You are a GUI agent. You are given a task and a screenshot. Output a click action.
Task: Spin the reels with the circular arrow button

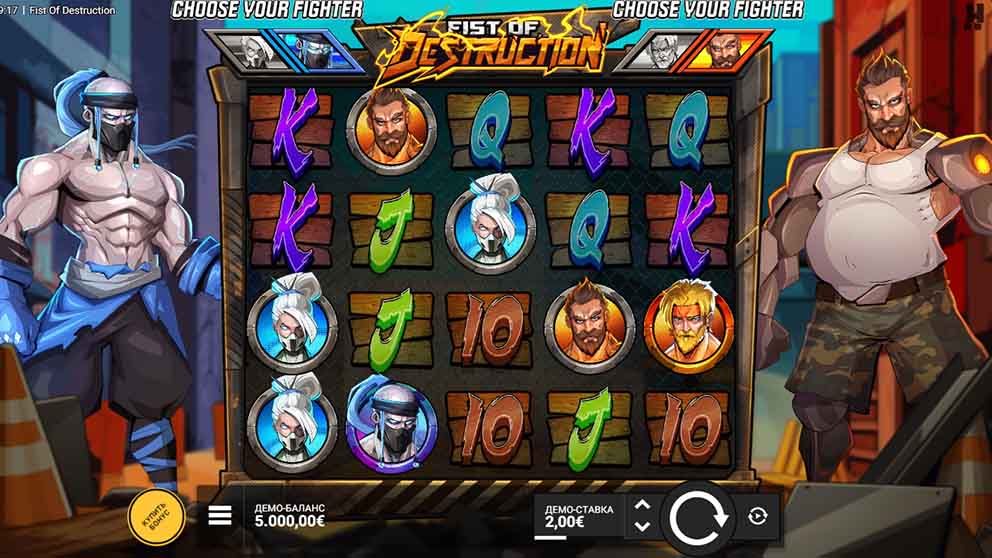point(695,517)
